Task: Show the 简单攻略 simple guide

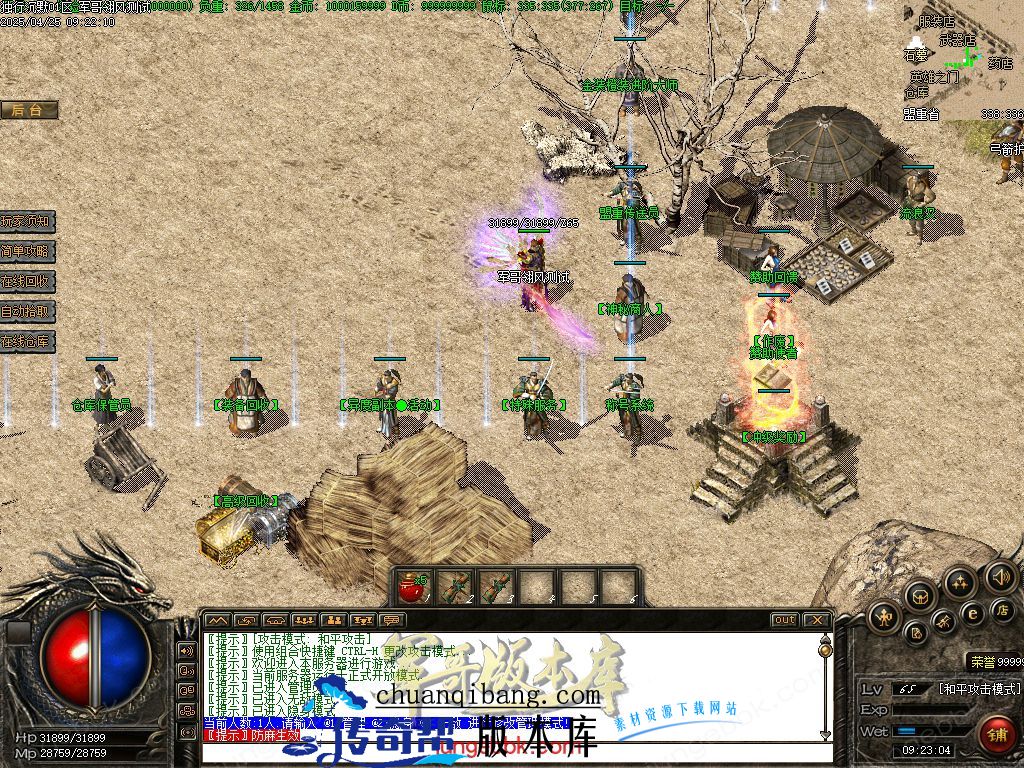Action: click(x=27, y=251)
